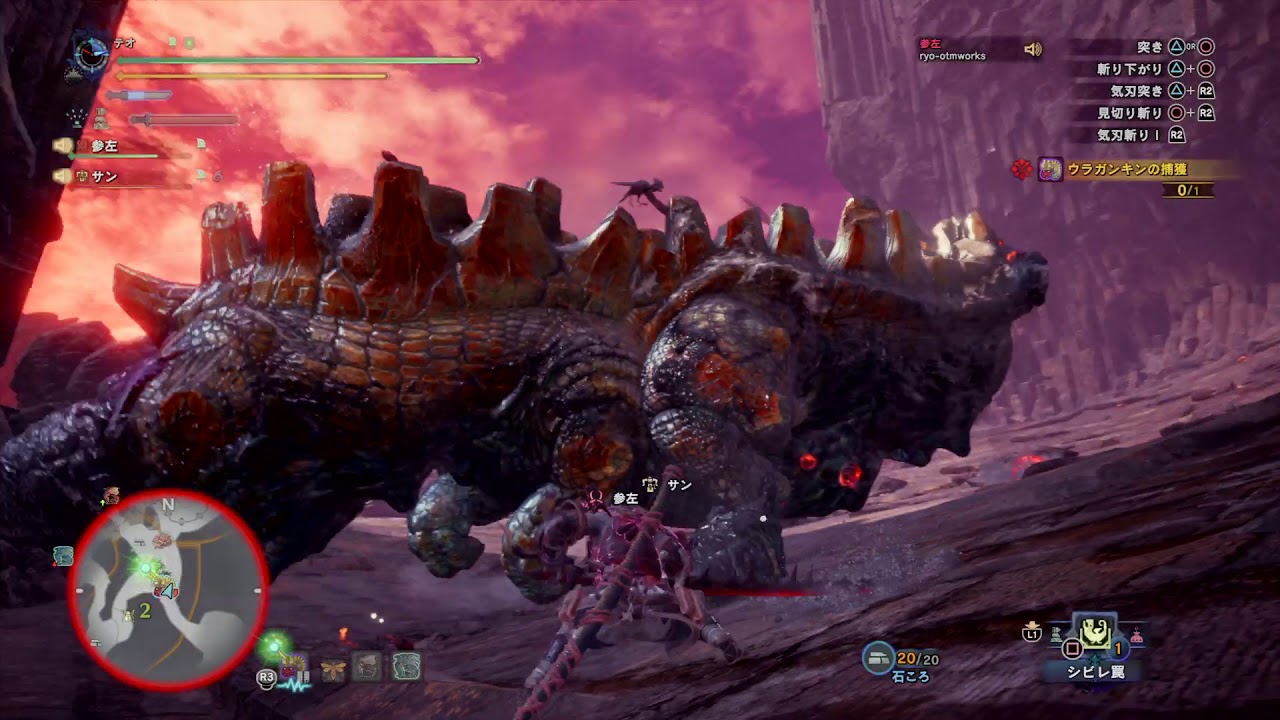Click the quest timer clock icon
Viewport: 1280px width, 720px height.
point(92,53)
